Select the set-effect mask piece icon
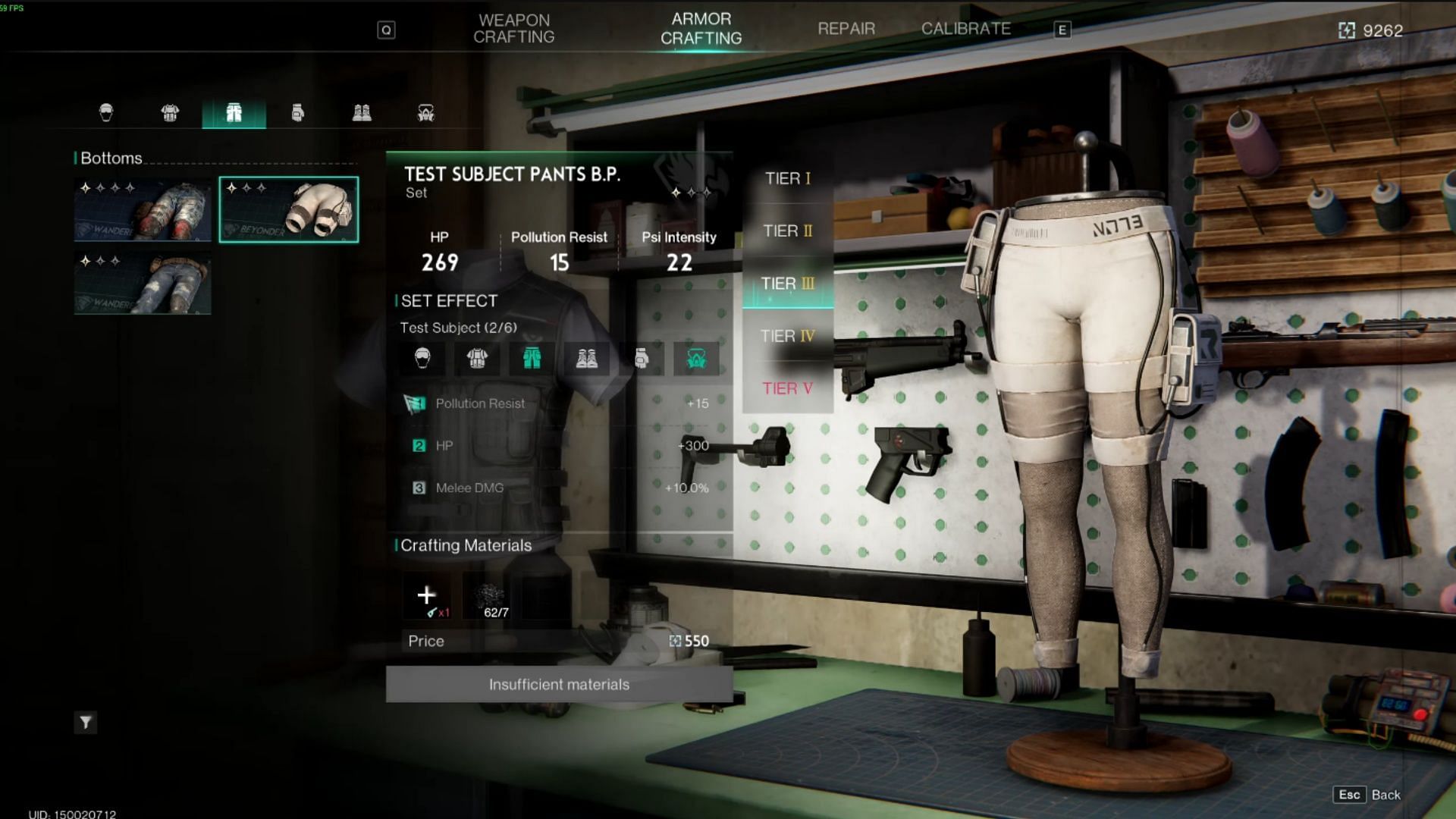 (x=696, y=359)
